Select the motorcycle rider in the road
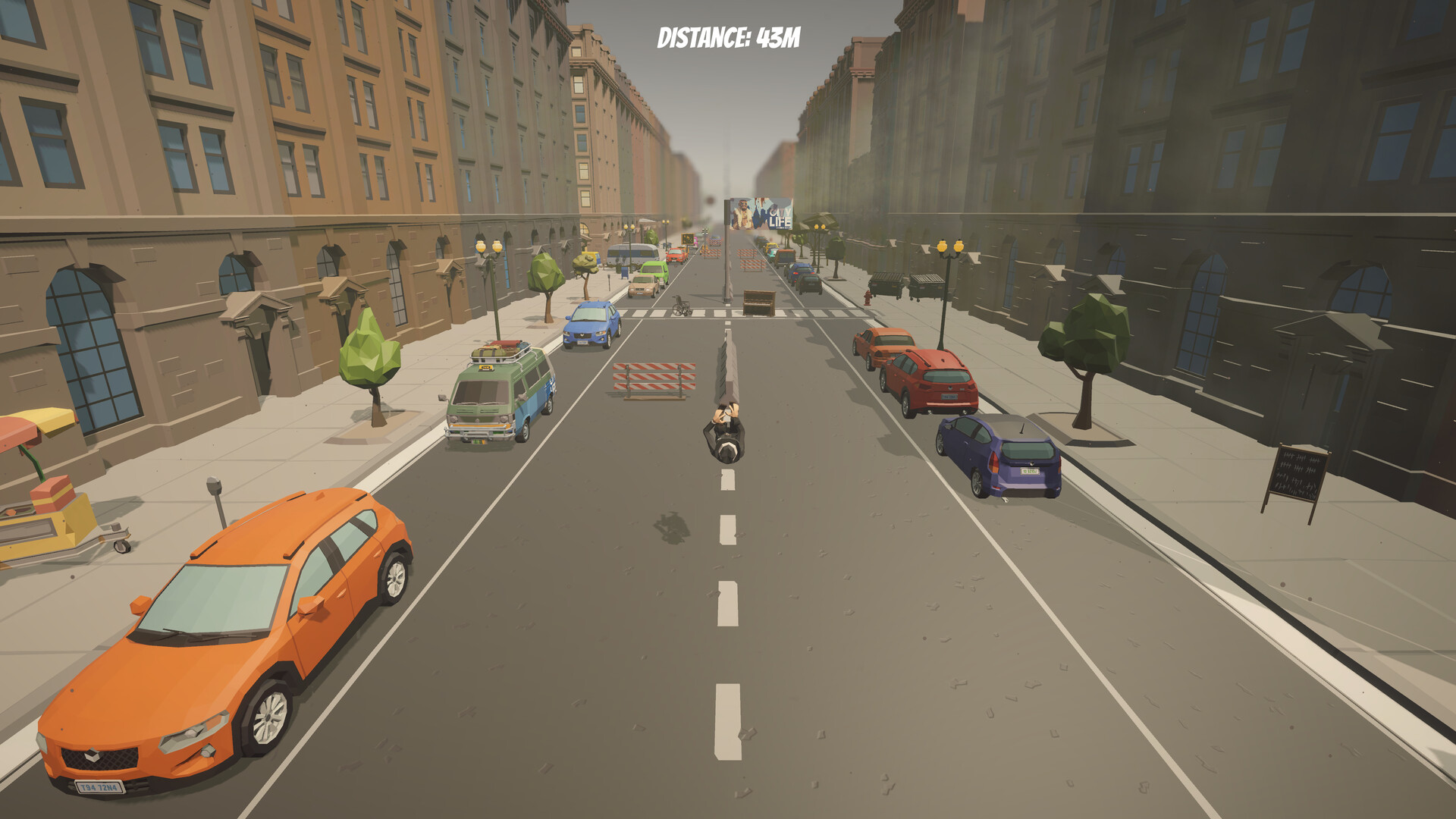 [724, 432]
